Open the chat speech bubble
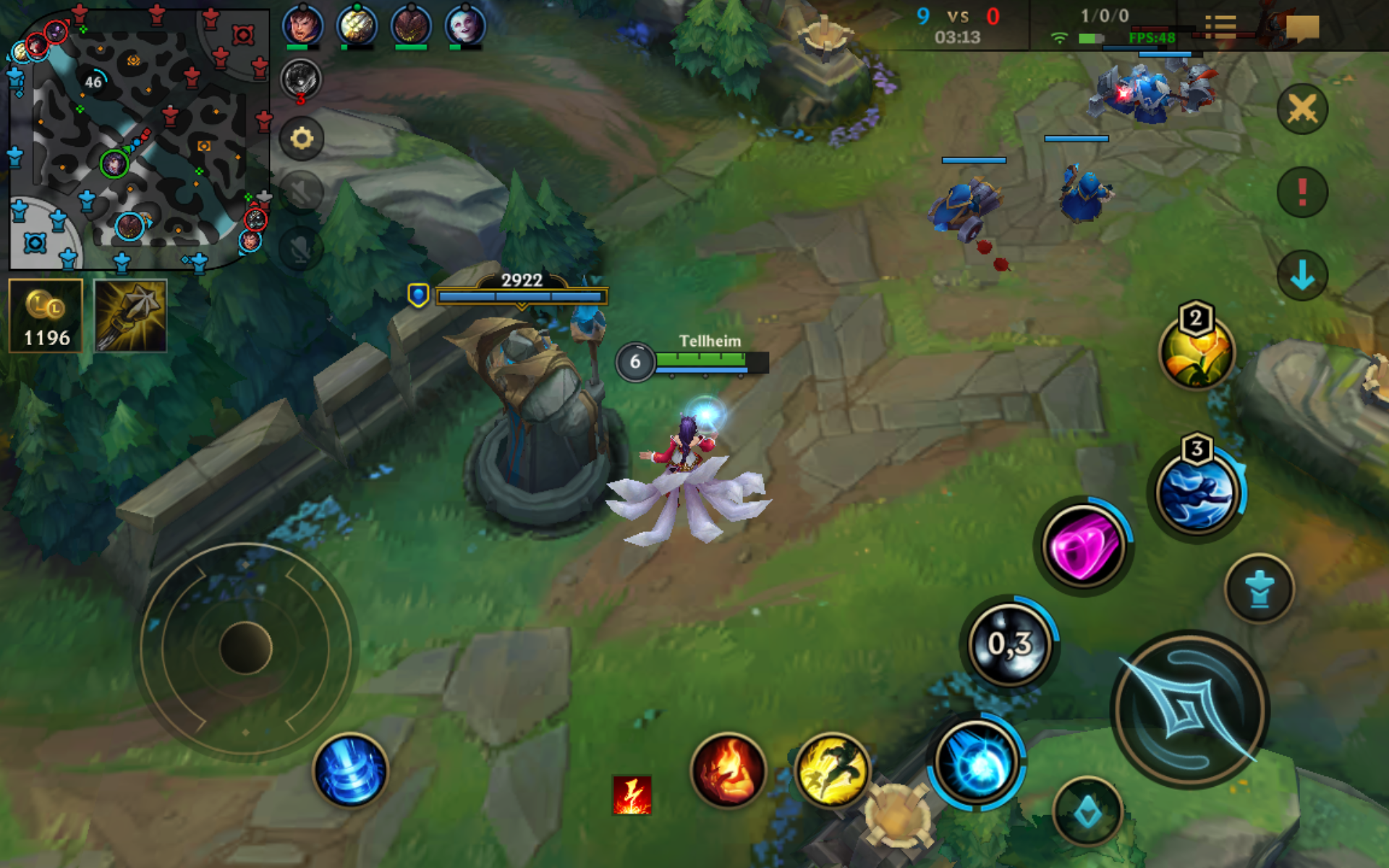This screenshot has height=868, width=1389. pos(1302,29)
